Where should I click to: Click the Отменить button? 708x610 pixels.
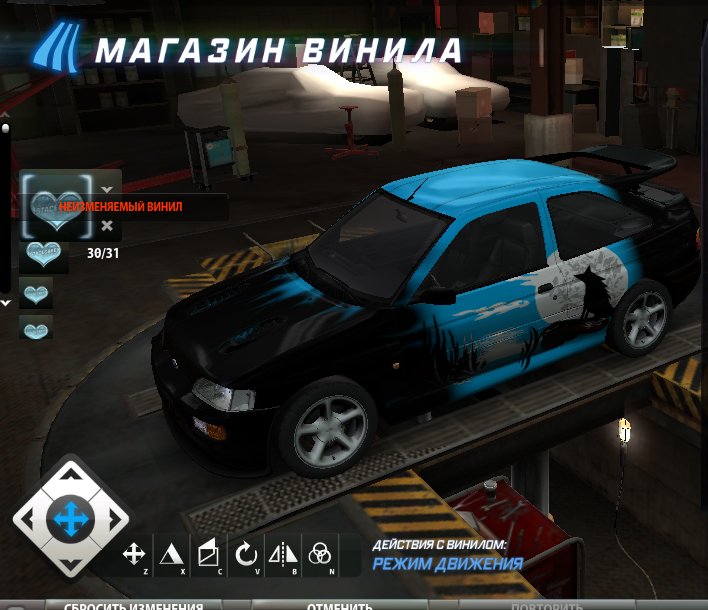click(x=340, y=605)
